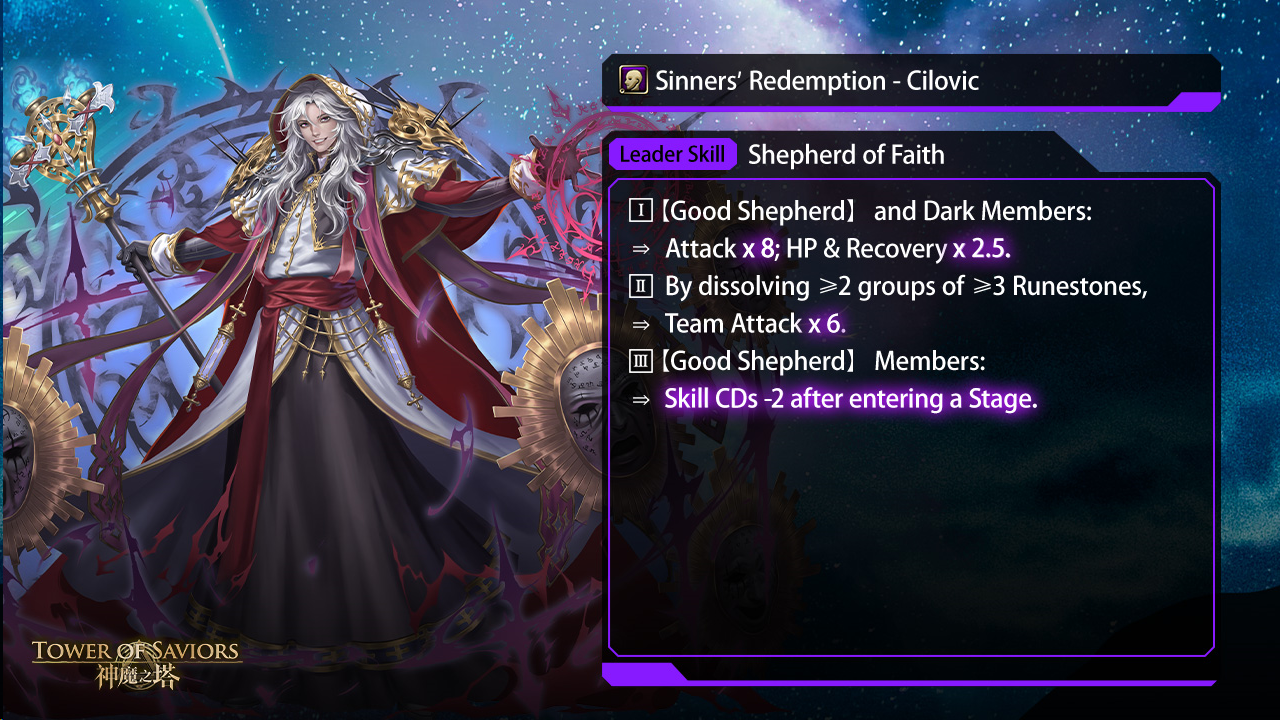Click the skull icon beside Cilovic's name
Screen dimensions: 1280x720
coord(632,80)
